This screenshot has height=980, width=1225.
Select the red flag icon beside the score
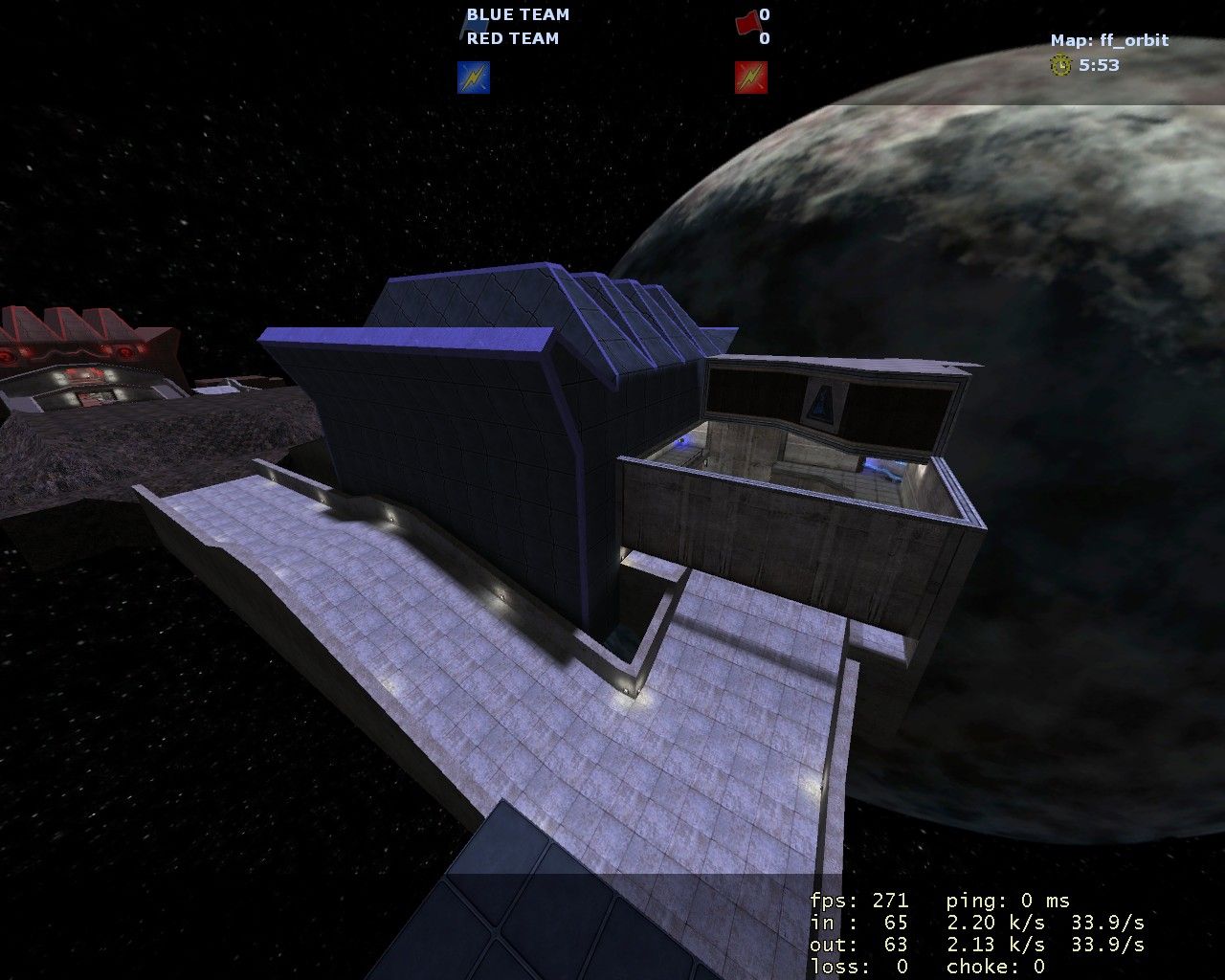click(746, 19)
